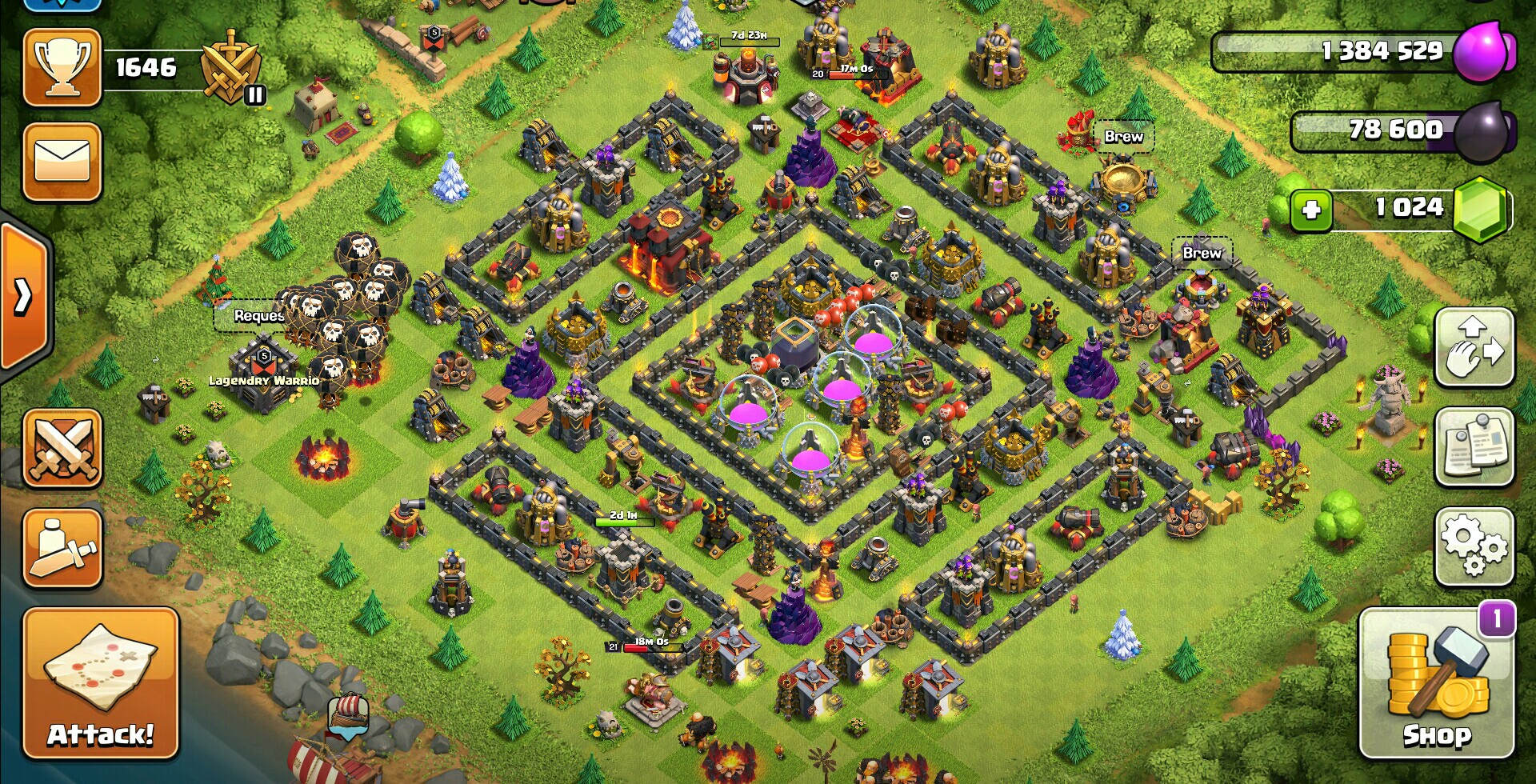
Task: Open the army overview button
Action: tap(62, 549)
